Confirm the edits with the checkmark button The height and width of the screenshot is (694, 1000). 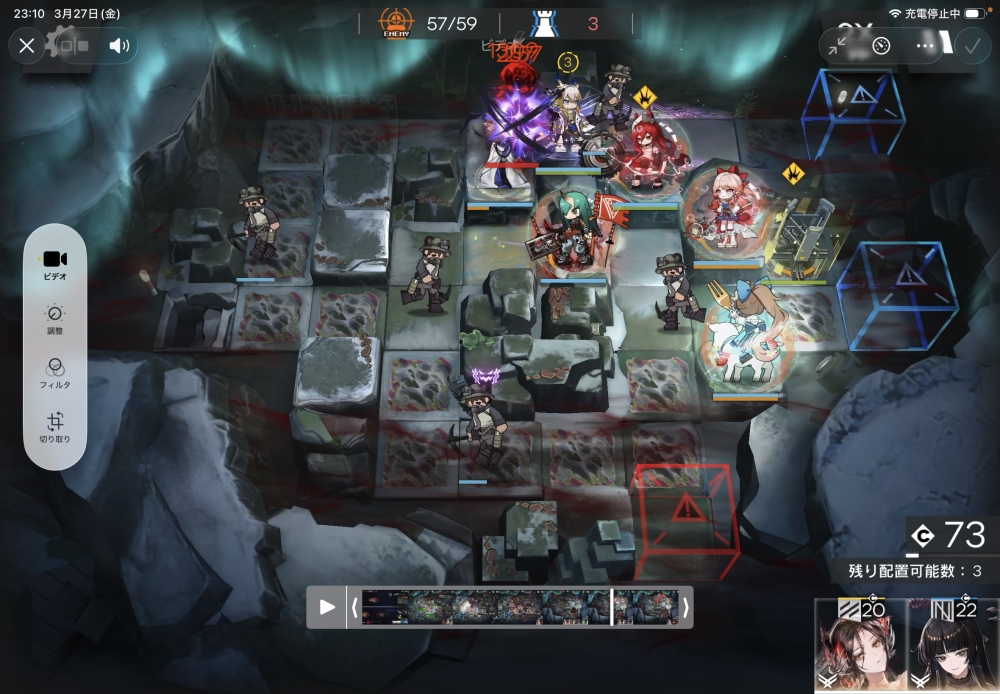click(x=971, y=45)
